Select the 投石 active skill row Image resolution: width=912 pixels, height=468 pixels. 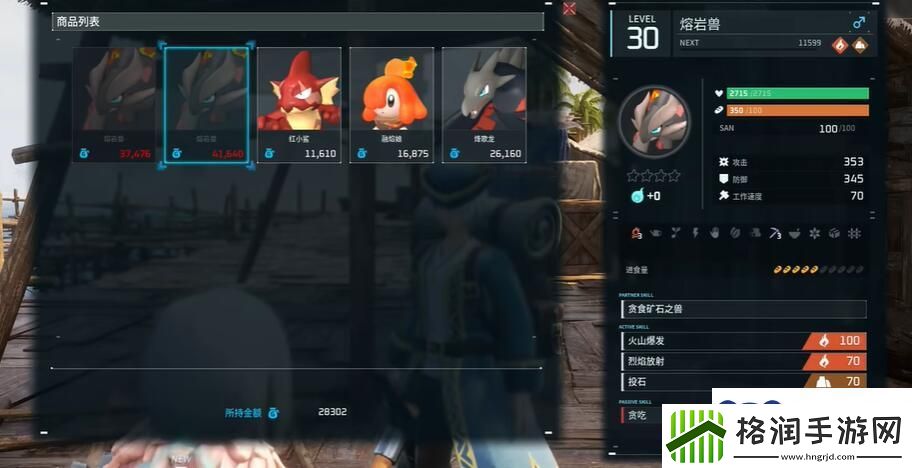(743, 381)
